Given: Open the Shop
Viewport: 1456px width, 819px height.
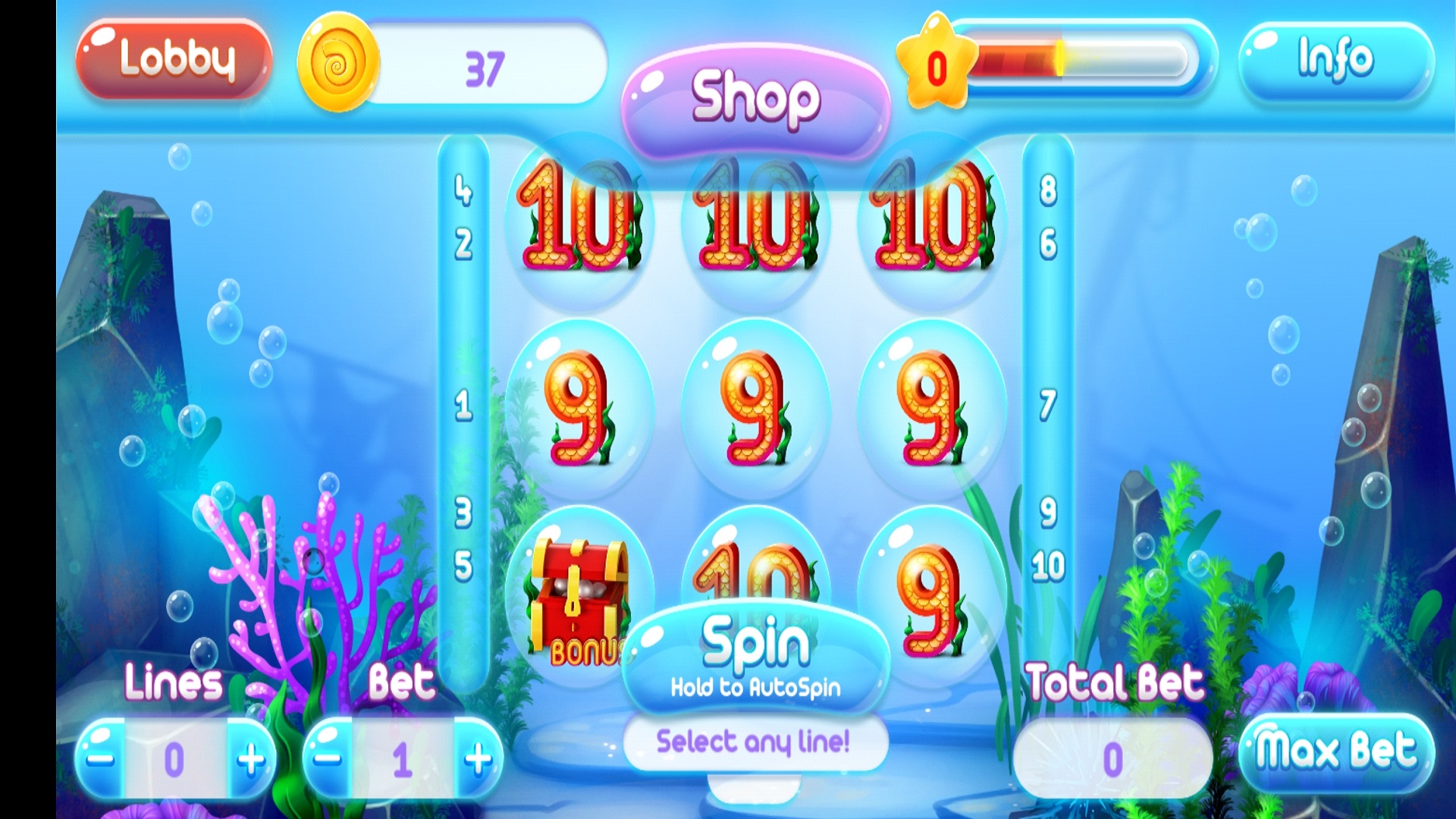Looking at the screenshot, I should [755, 99].
